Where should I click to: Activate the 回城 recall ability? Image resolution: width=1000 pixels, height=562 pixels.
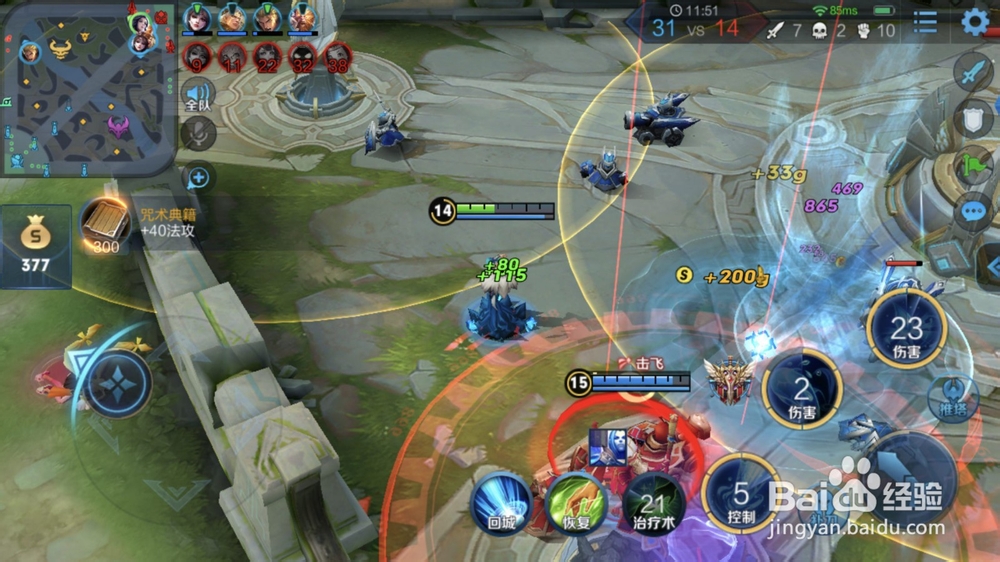(x=501, y=502)
